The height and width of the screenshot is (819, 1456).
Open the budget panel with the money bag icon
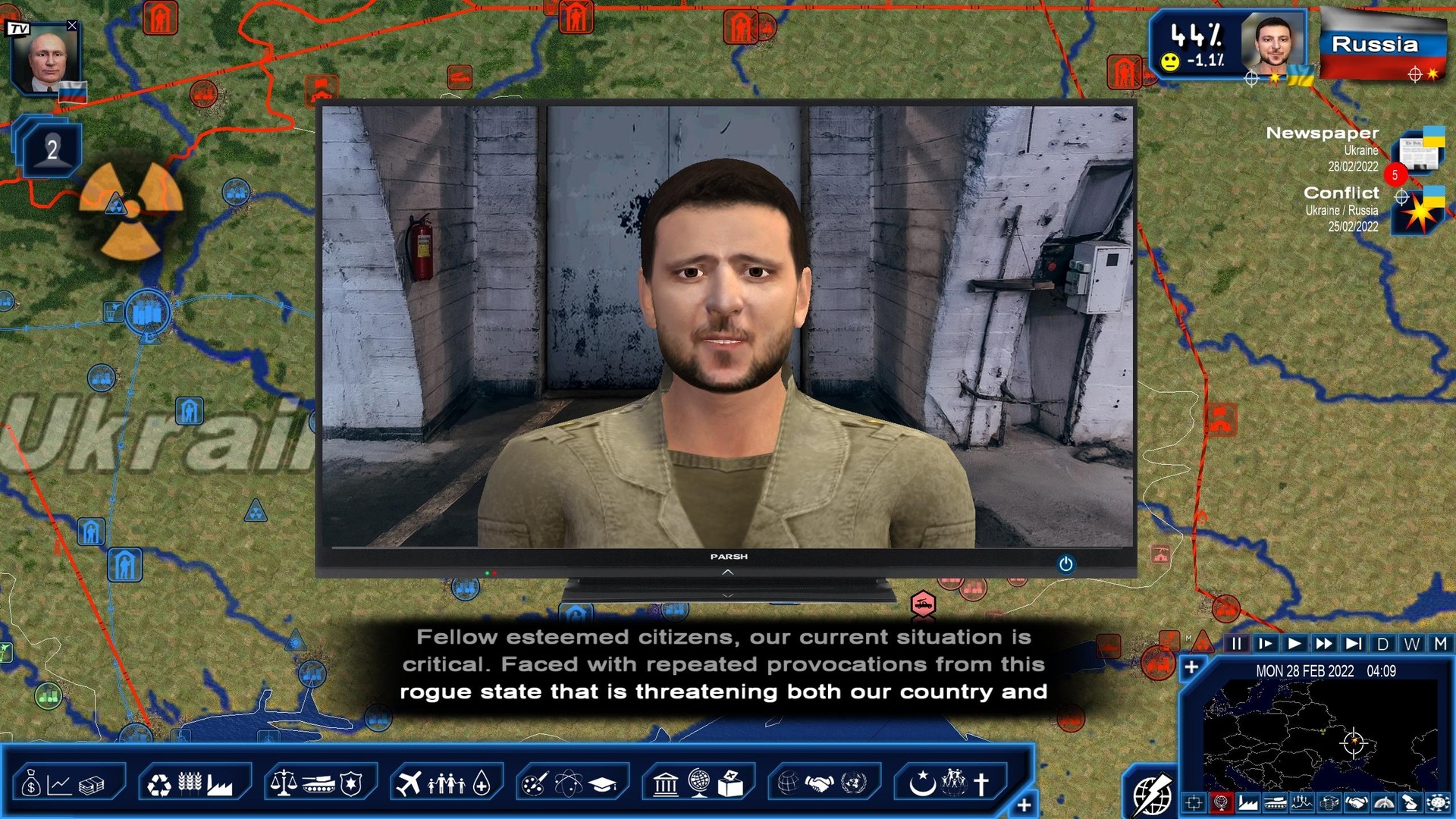coord(30,785)
